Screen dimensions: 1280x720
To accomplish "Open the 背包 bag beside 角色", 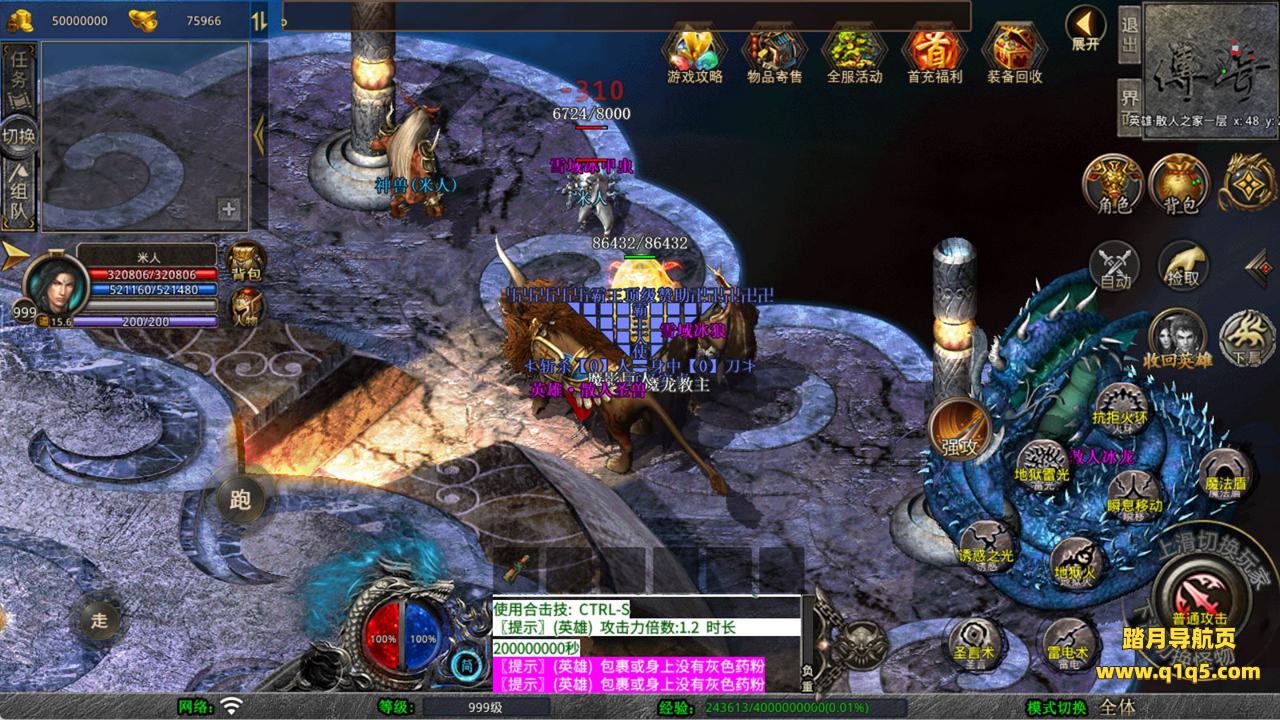I will tap(1180, 185).
